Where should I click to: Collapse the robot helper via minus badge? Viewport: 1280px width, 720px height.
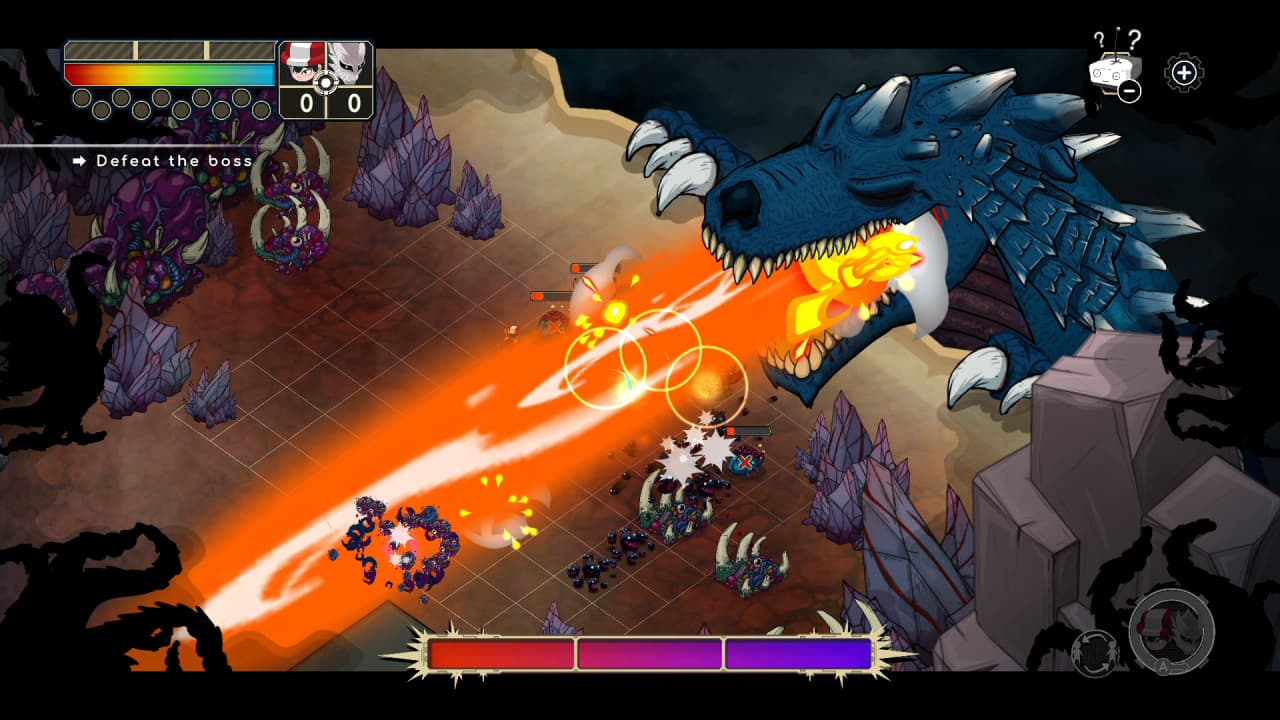point(1129,91)
